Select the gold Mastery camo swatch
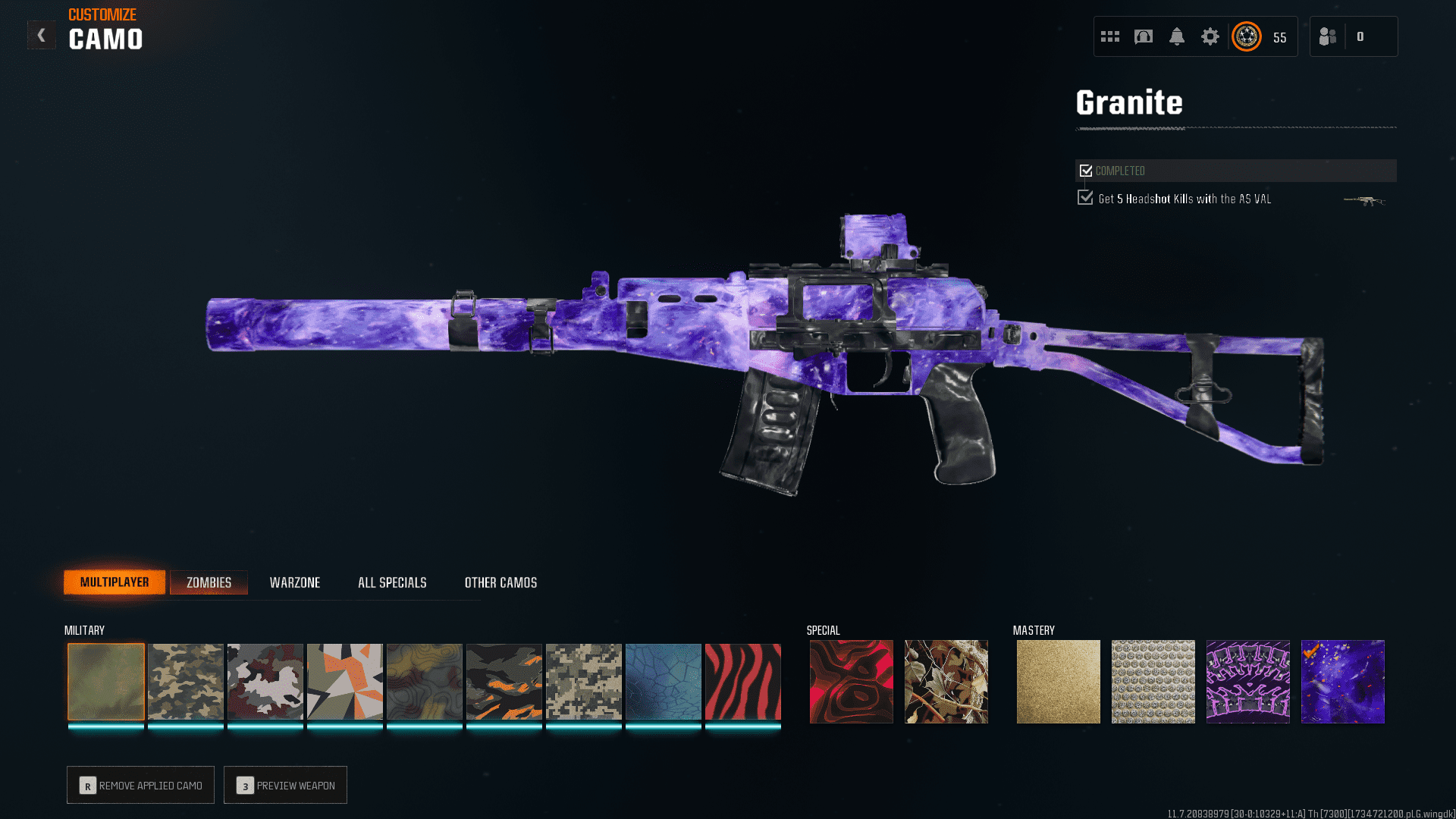 point(1058,681)
